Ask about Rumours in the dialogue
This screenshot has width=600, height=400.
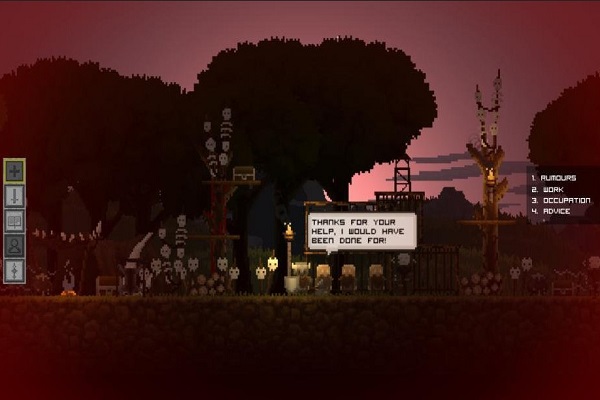(557, 178)
